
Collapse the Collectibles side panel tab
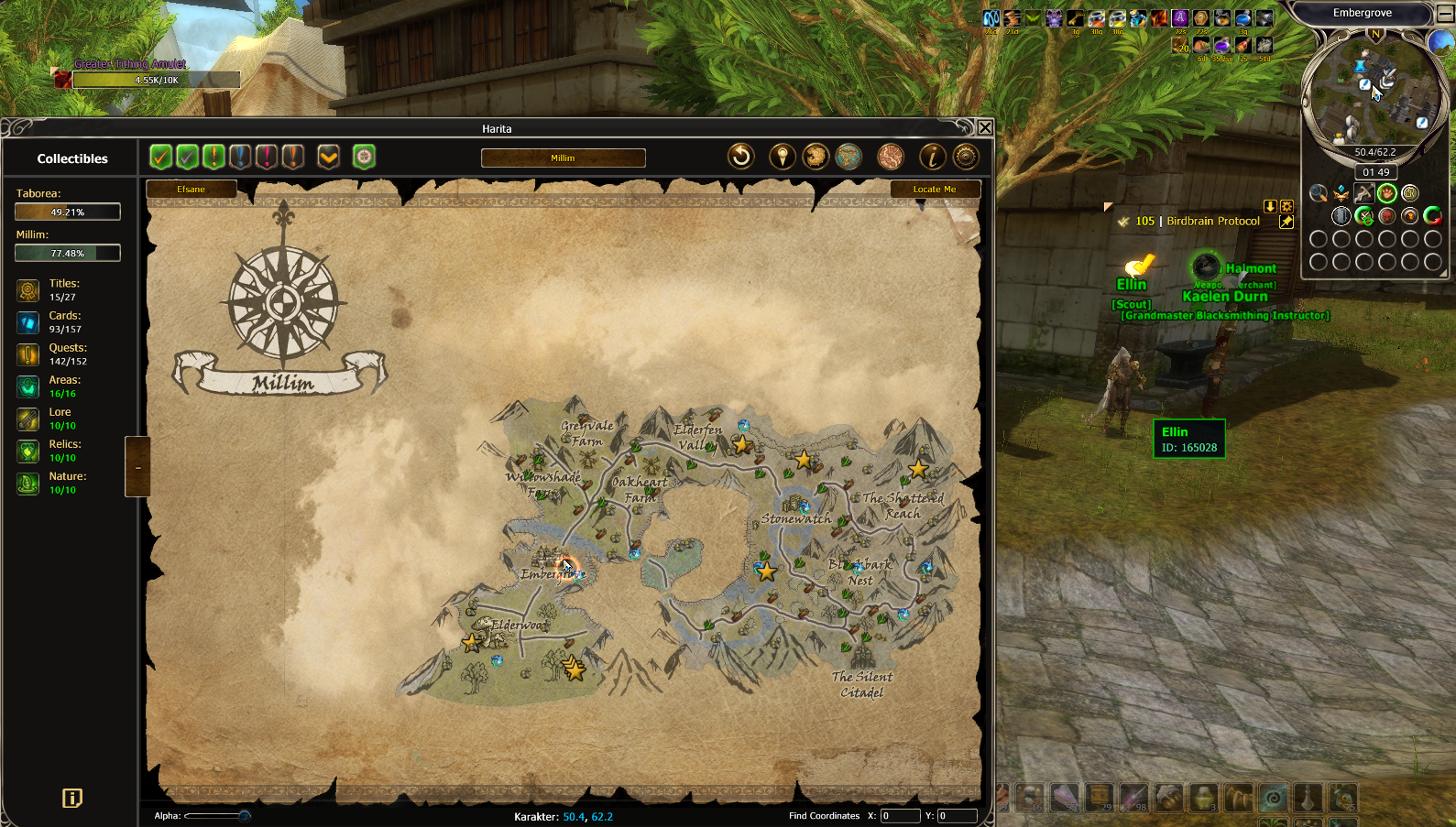(x=137, y=467)
